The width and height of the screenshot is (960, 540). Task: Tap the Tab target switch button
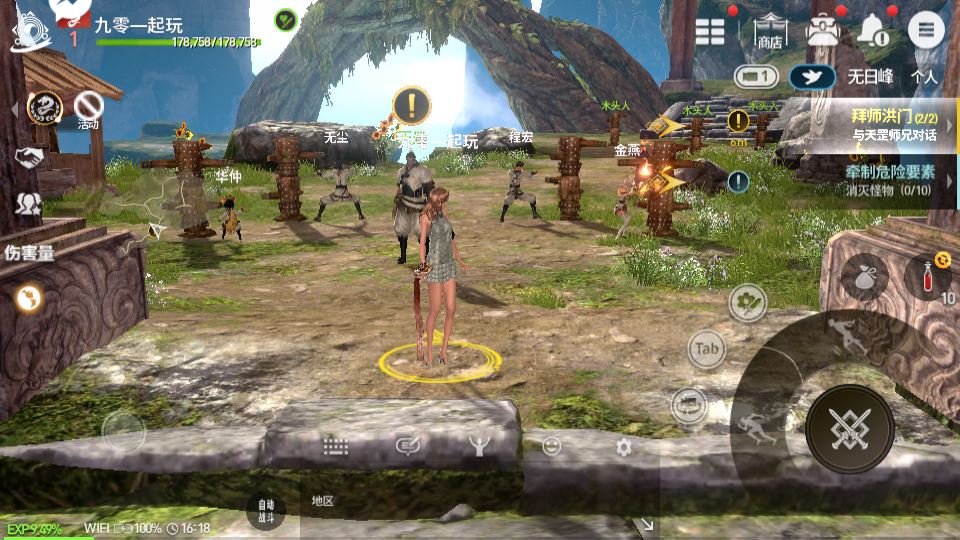click(707, 349)
